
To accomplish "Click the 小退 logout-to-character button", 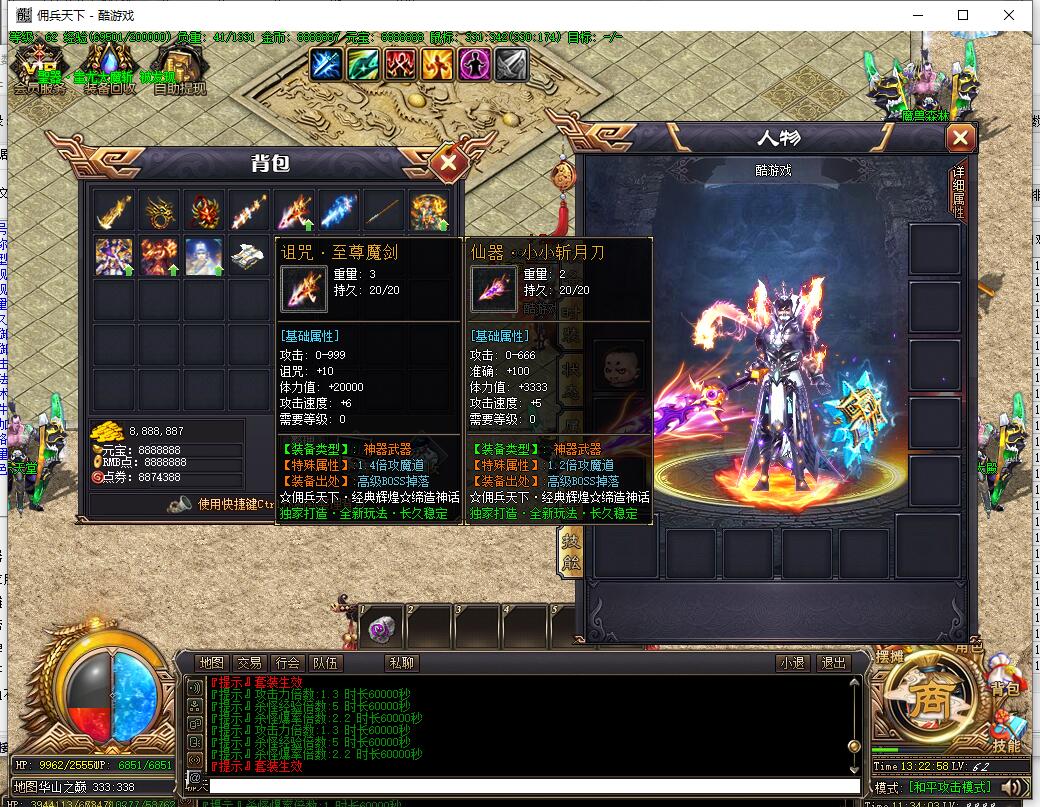I will 793,662.
